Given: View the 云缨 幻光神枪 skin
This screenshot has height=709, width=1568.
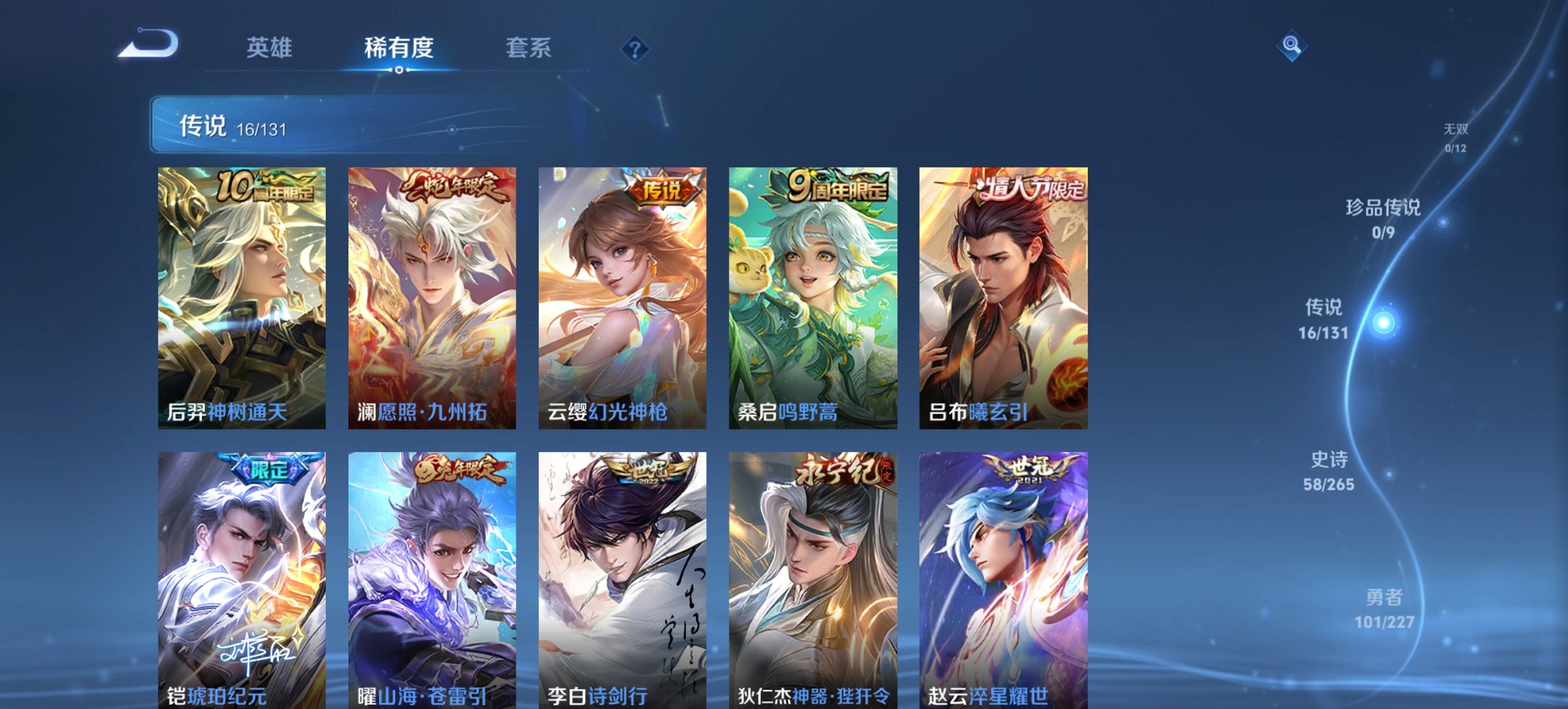Looking at the screenshot, I should (x=622, y=297).
